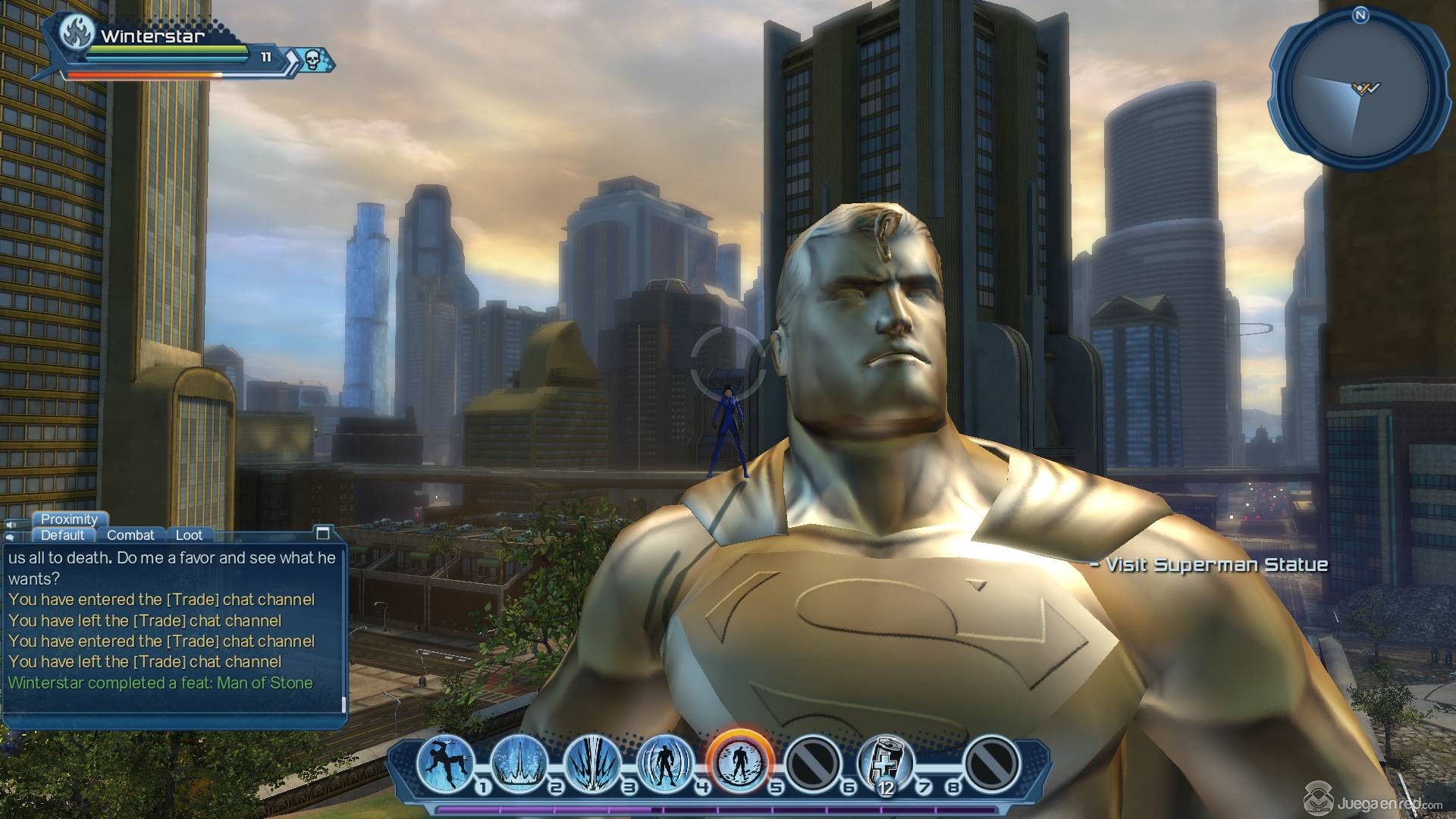Click the skull status icon

coord(312,59)
